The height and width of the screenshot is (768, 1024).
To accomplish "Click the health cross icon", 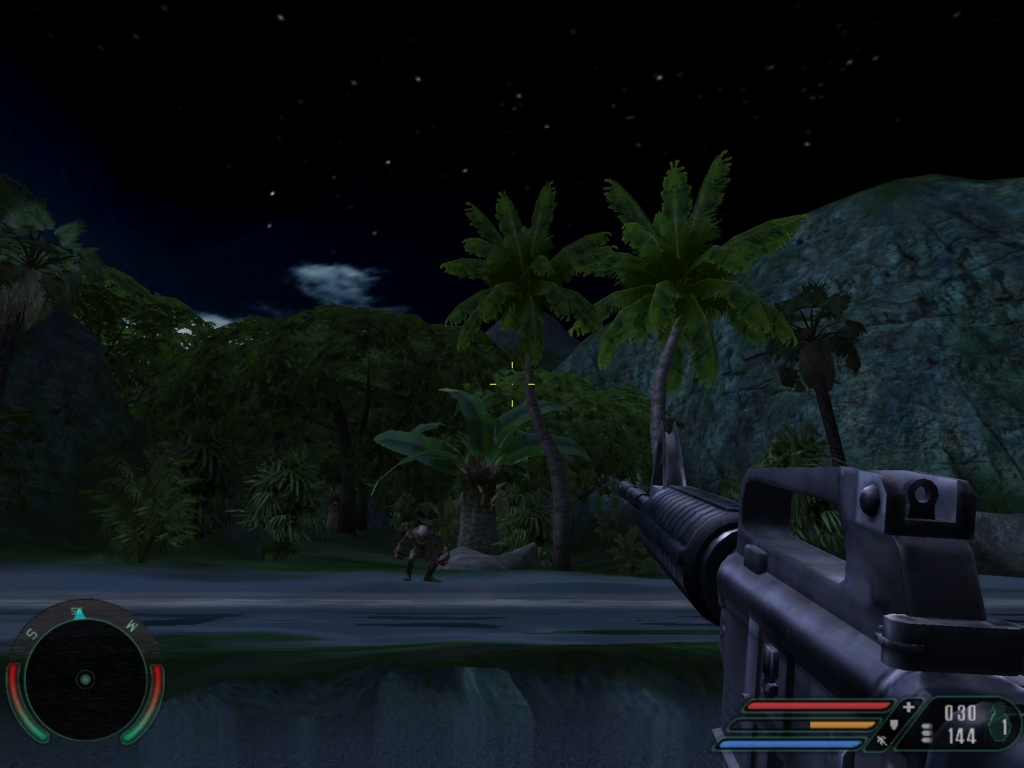I will coord(908,707).
